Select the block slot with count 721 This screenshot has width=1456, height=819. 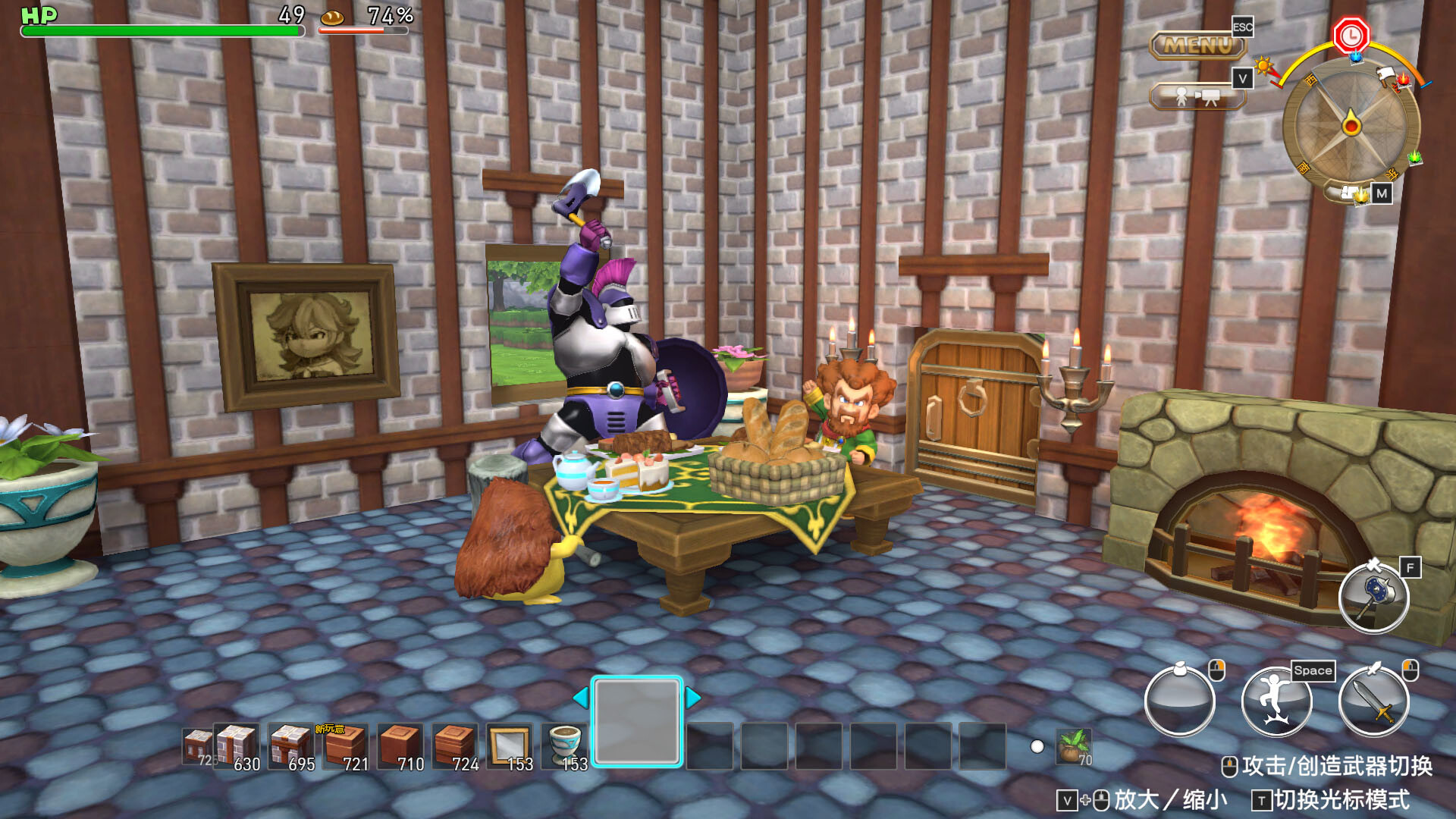pyautogui.click(x=345, y=747)
